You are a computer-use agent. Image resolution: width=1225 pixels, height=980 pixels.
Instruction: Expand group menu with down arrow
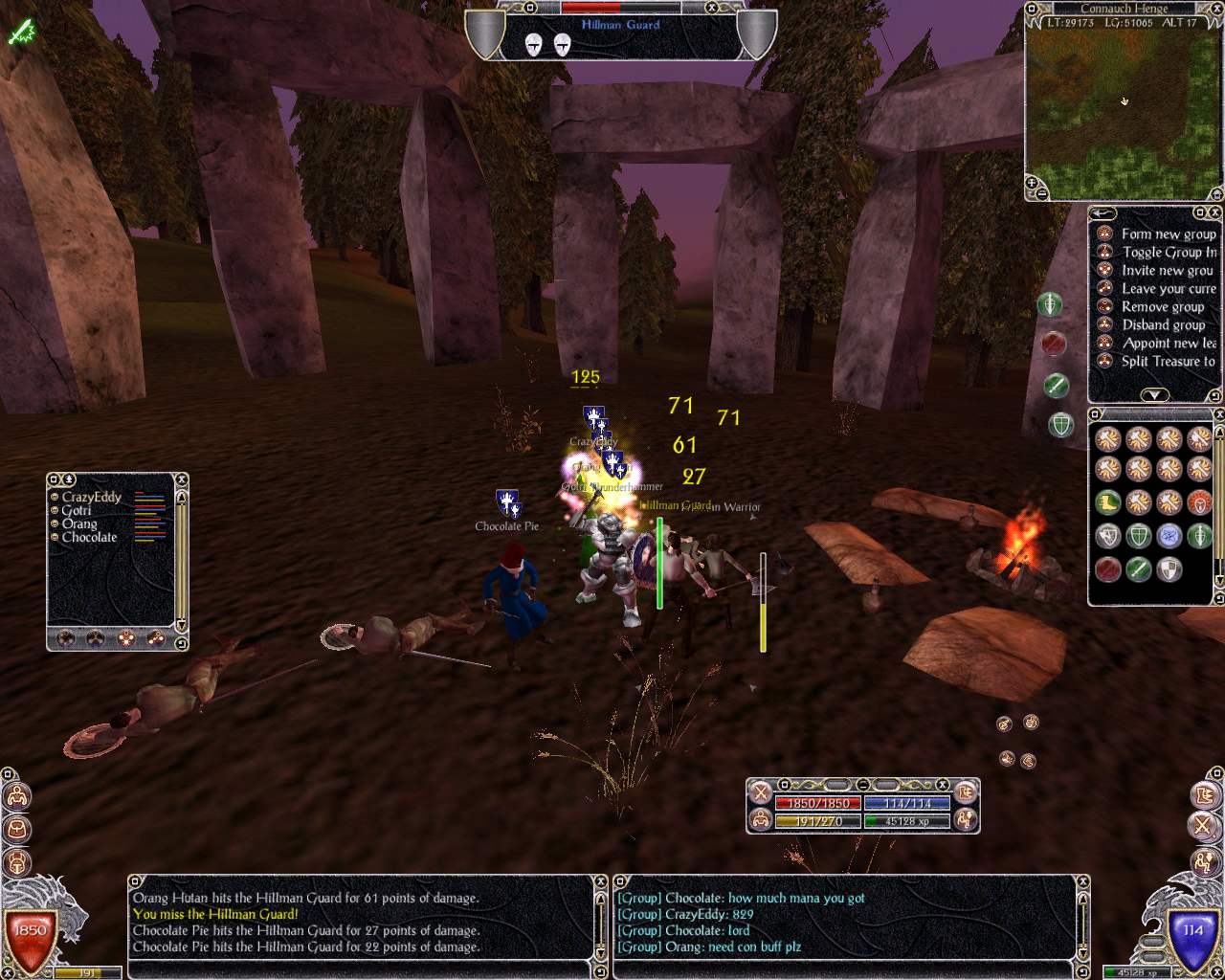1154,394
